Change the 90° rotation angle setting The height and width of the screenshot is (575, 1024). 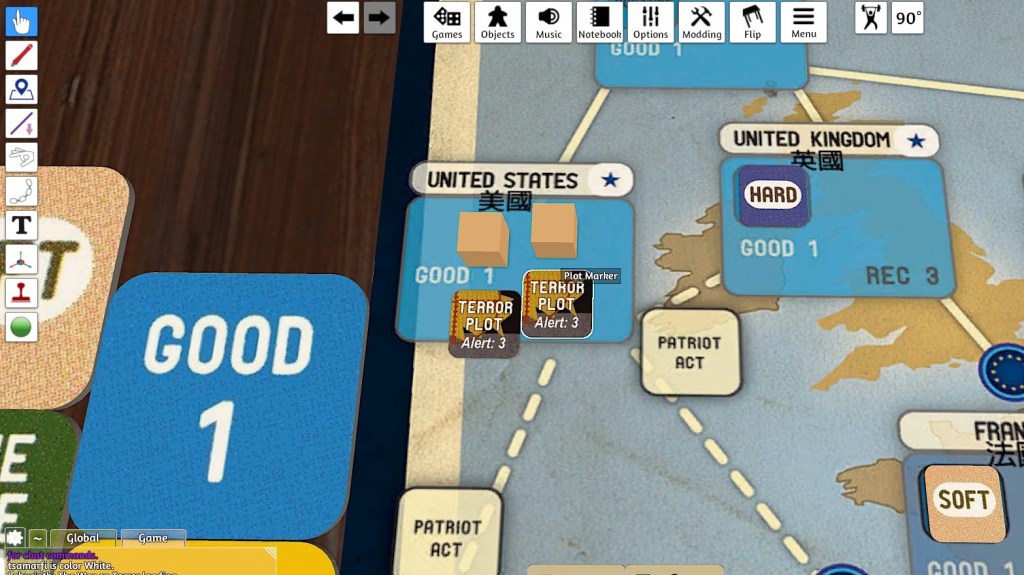click(x=908, y=18)
